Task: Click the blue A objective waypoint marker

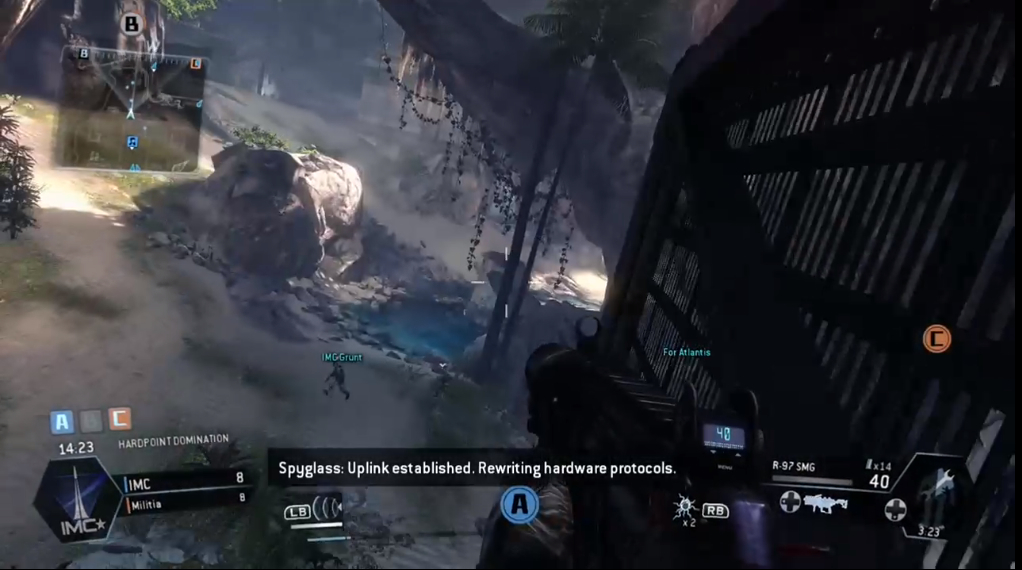Action: (519, 506)
